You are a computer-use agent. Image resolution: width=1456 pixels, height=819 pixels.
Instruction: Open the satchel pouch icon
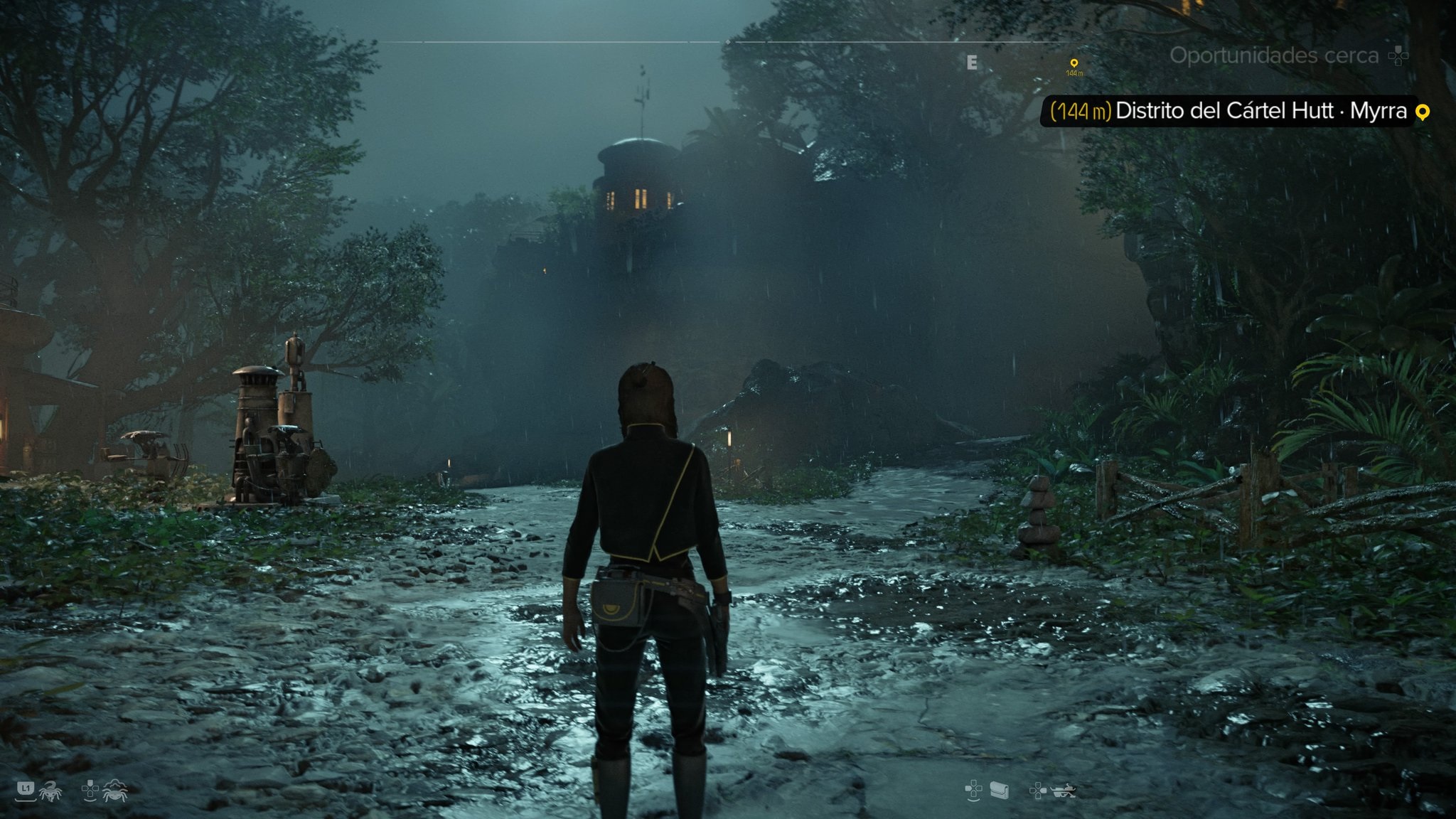pos(999,790)
